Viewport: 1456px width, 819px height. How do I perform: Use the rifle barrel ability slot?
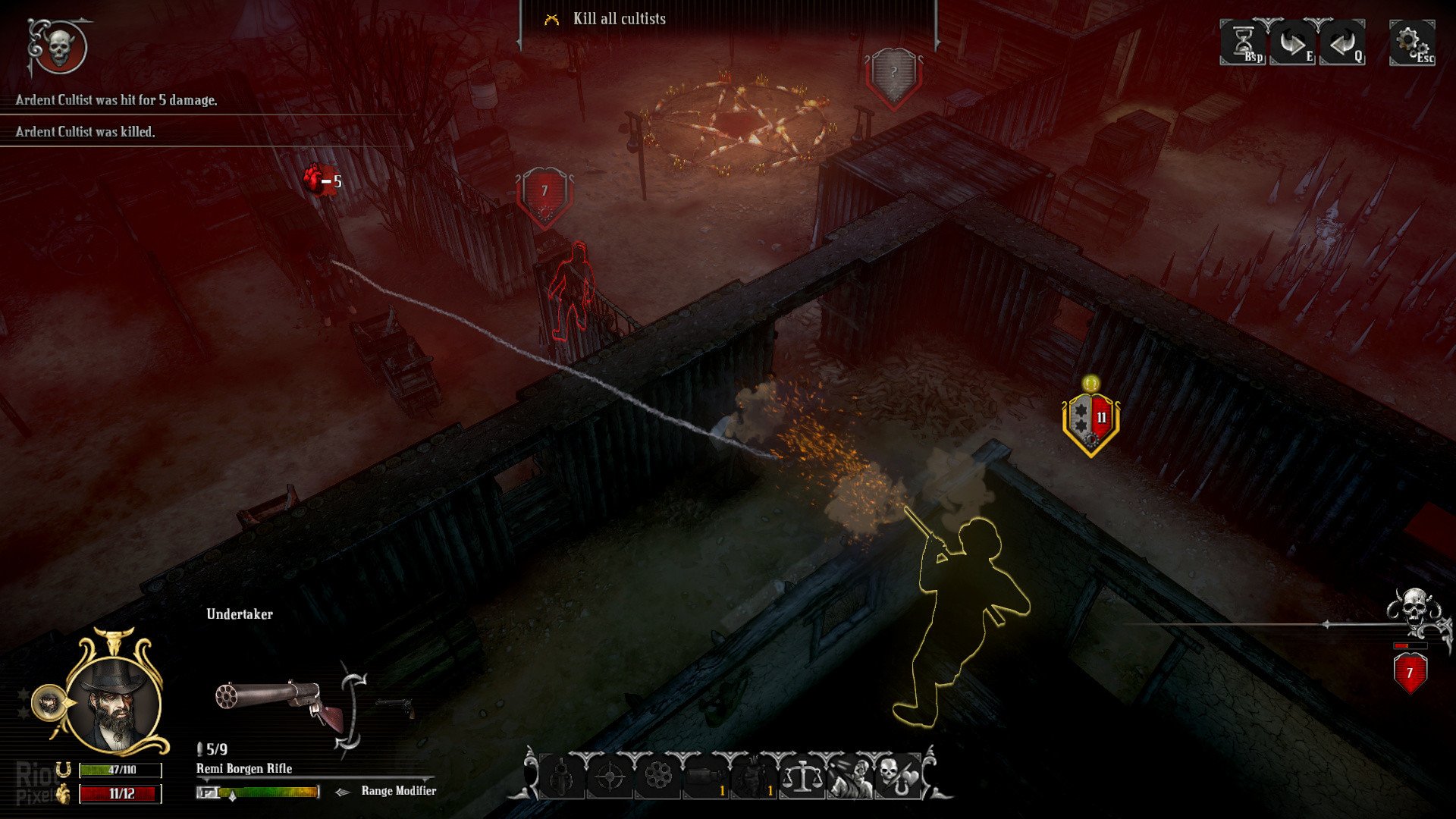(705, 777)
